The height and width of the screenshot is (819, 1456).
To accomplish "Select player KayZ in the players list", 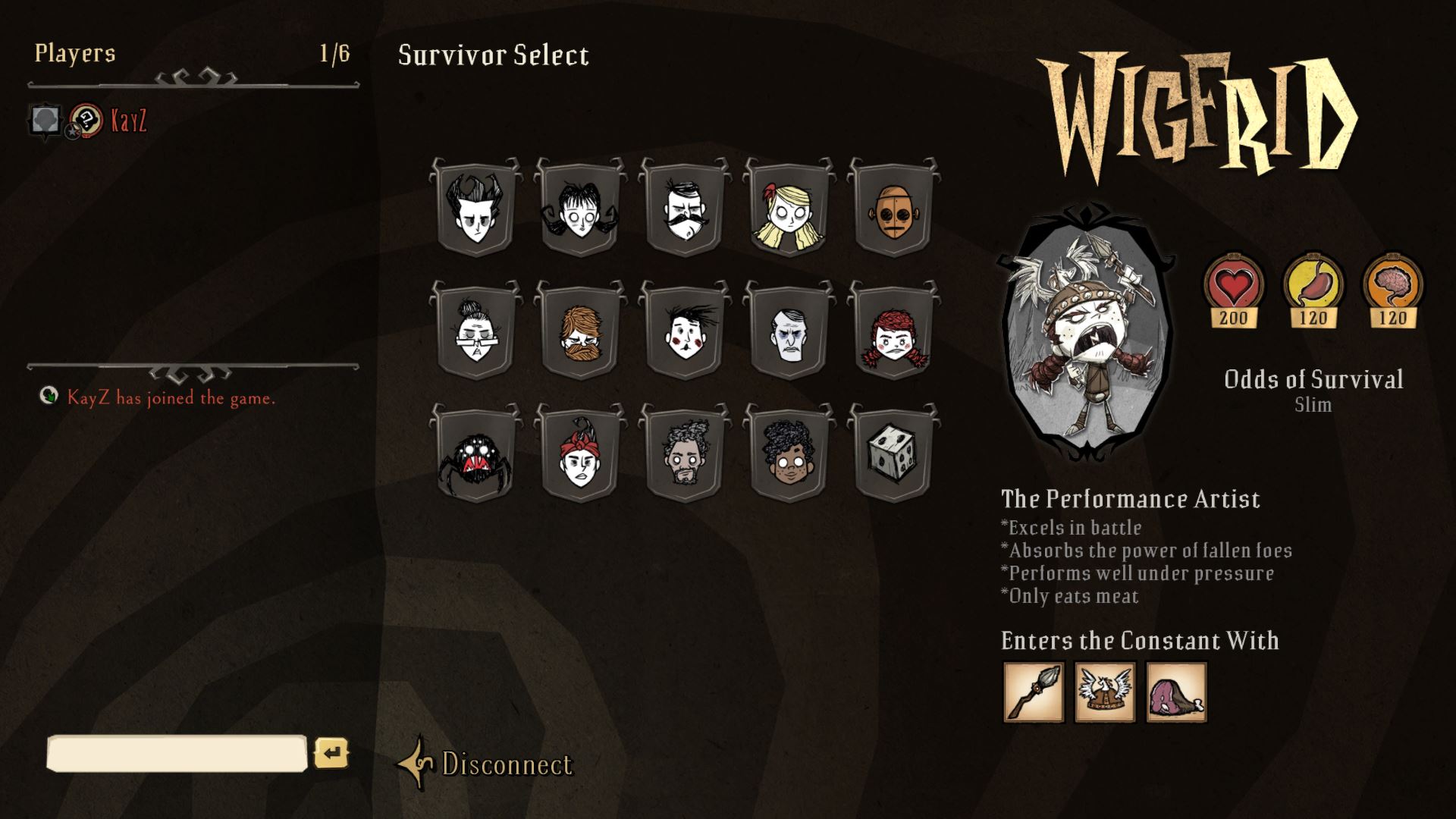I will [x=128, y=121].
